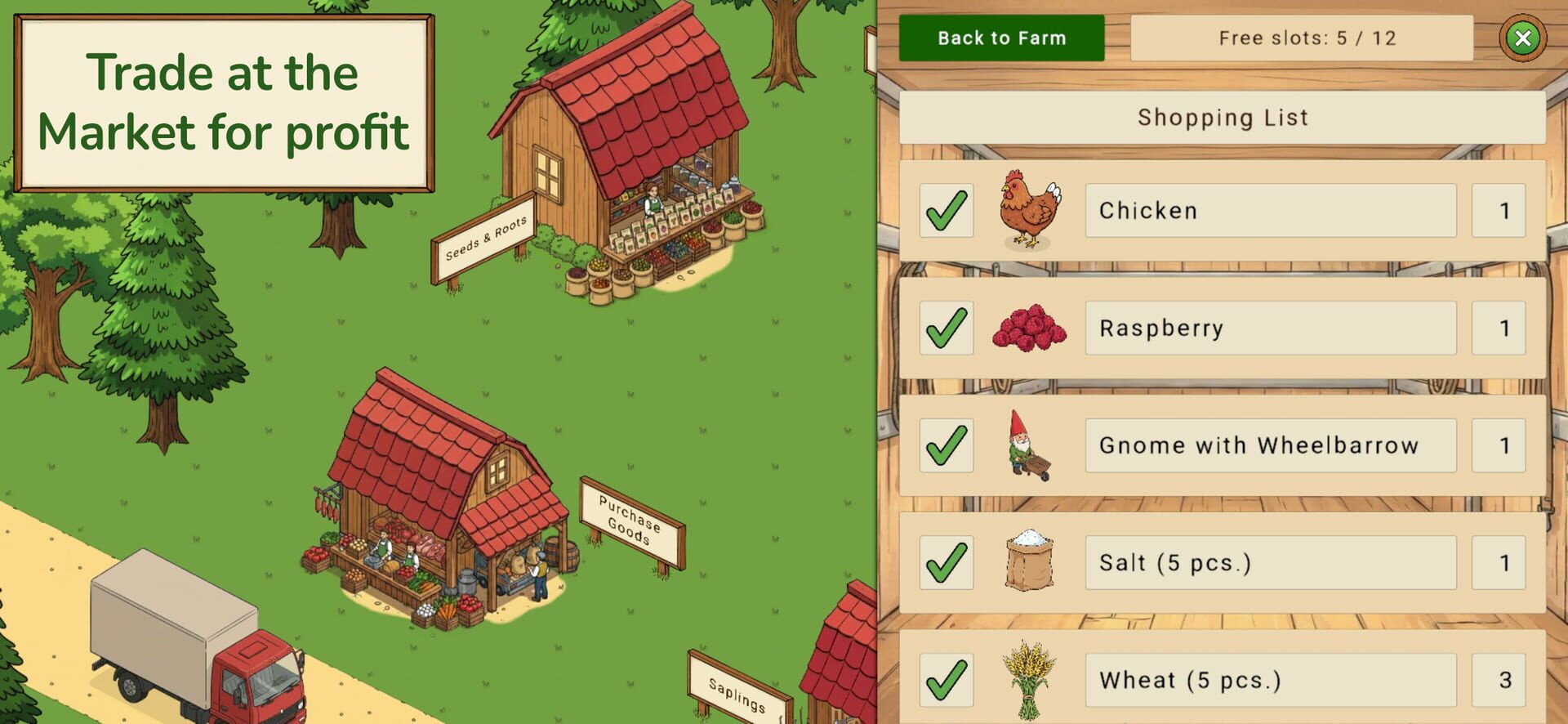Select the Gnome with Wheelbarrow icon
Screen dimensions: 1568x724
coord(1027,445)
